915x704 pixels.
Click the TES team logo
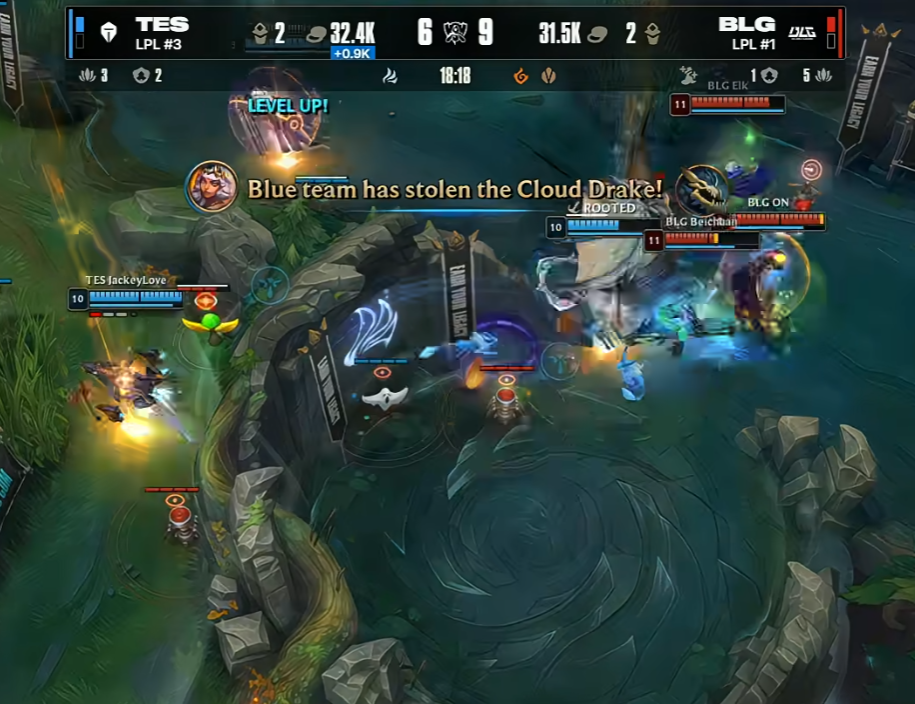[x=108, y=33]
